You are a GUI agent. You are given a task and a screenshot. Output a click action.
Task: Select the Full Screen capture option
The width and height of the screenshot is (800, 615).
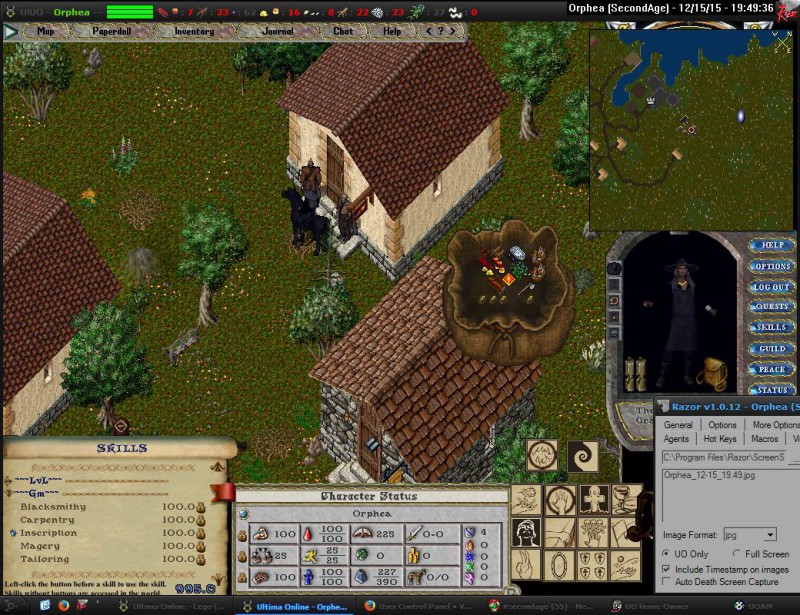coord(737,554)
